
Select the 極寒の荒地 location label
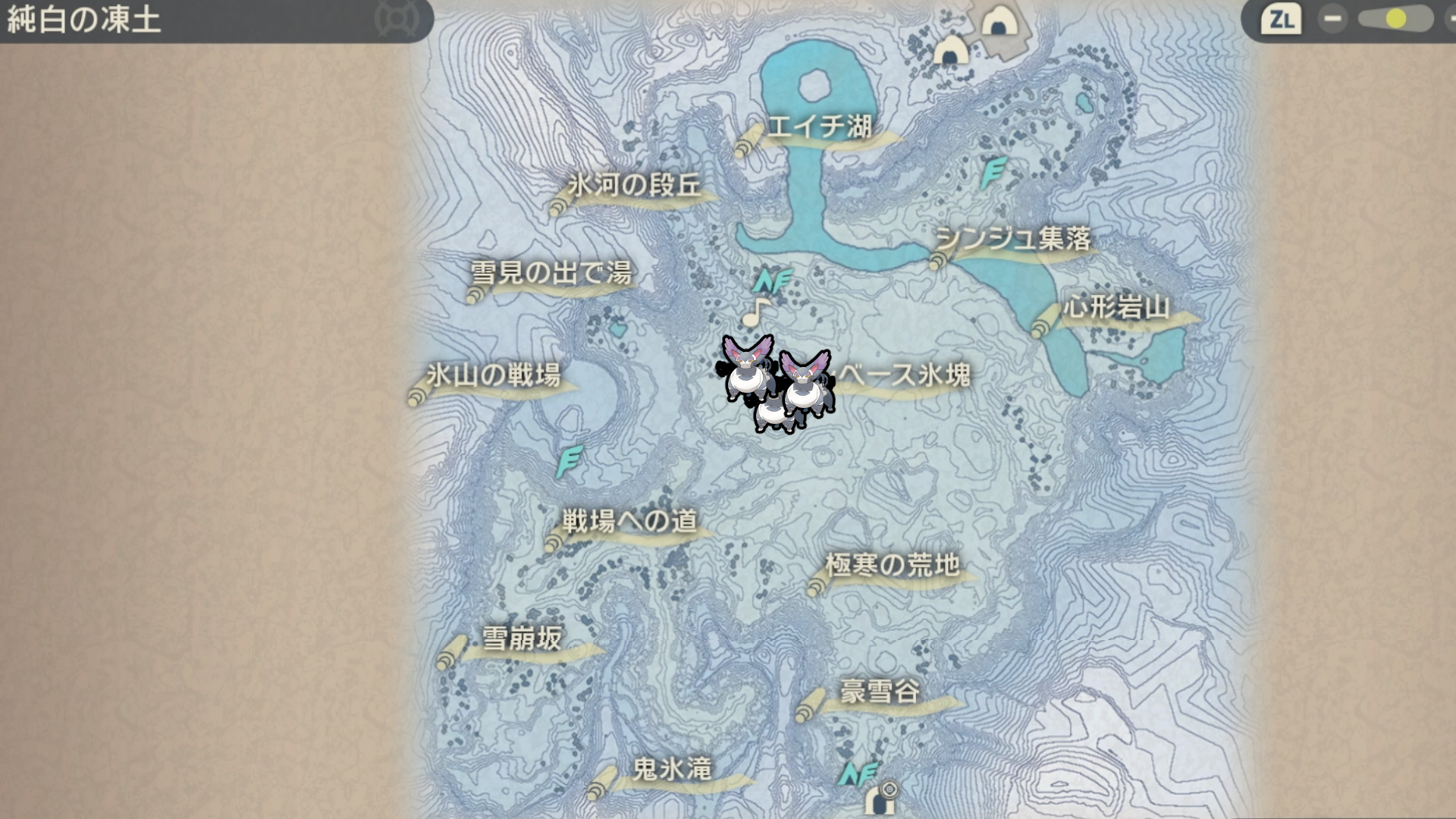click(x=892, y=565)
